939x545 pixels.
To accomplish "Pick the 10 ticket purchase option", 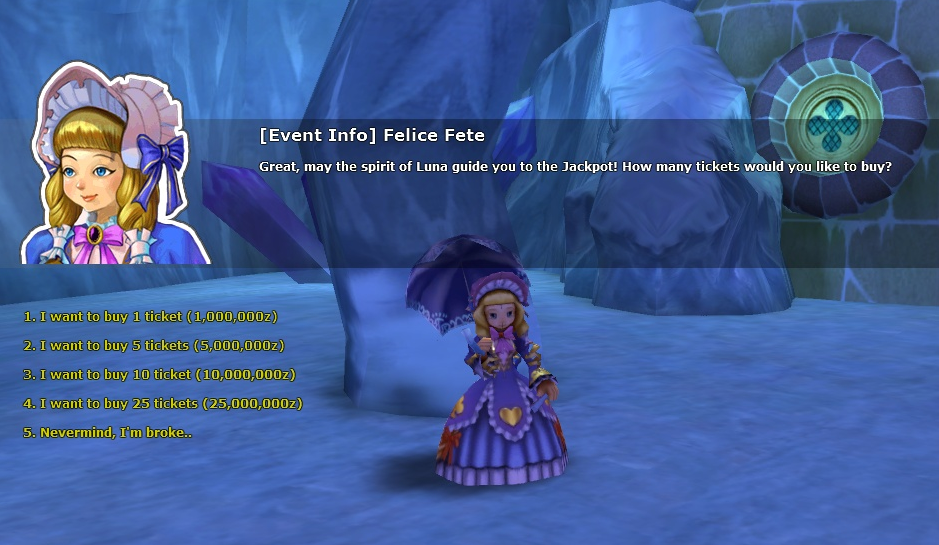I will (160, 374).
